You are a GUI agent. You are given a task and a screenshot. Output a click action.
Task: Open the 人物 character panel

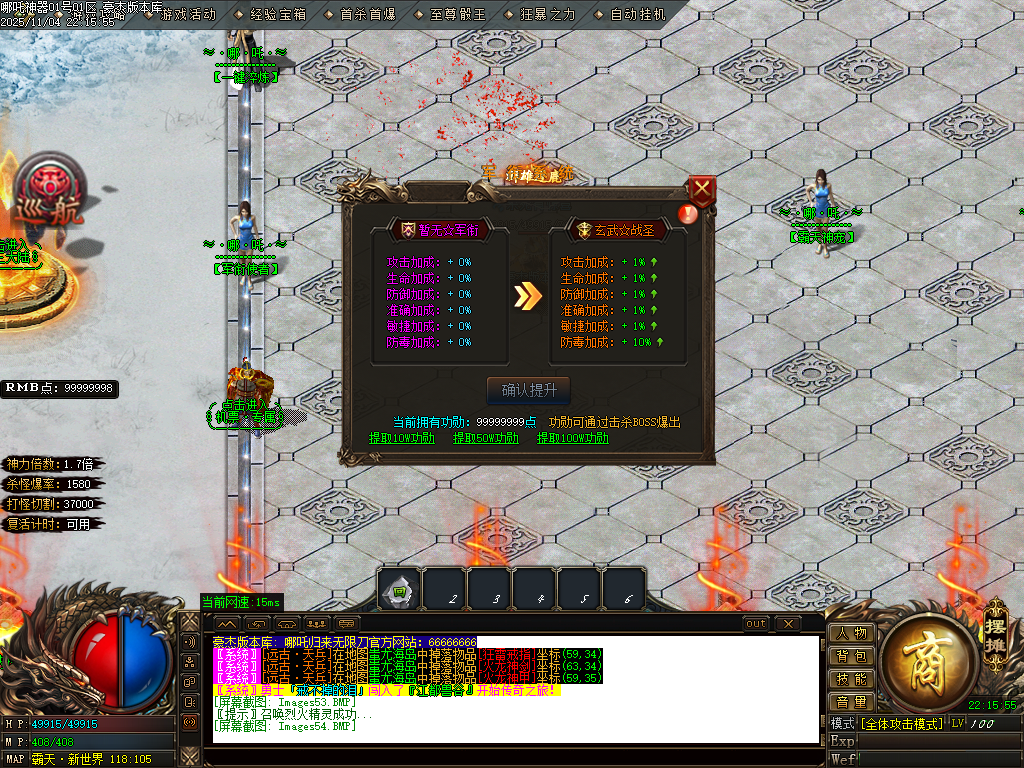(x=851, y=634)
